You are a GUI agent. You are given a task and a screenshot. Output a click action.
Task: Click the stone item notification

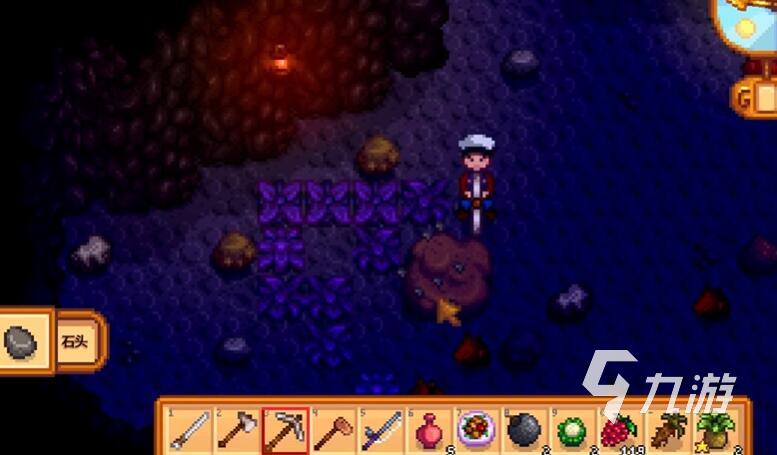point(48,342)
